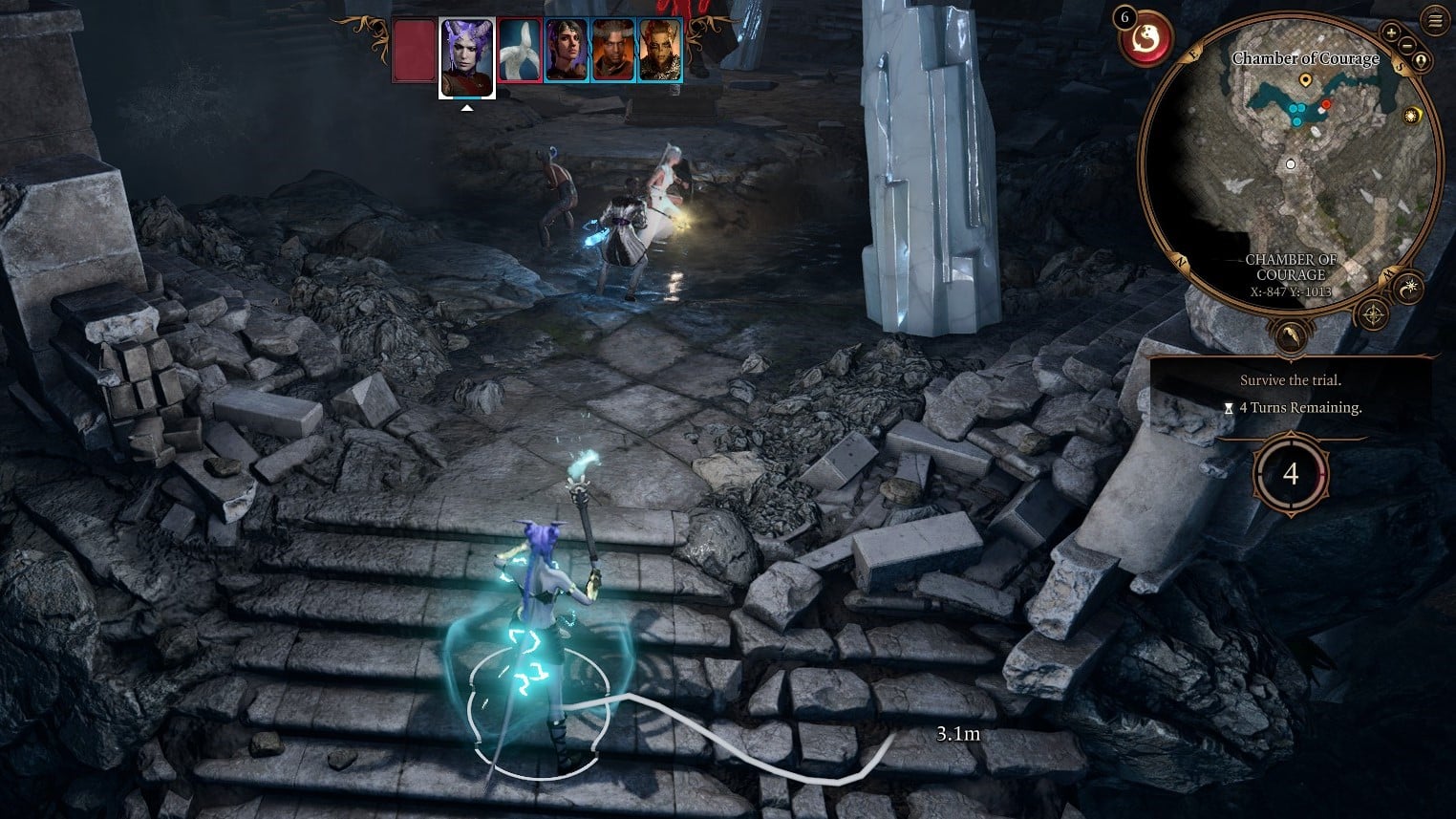Select the white creature enemy portrait
This screenshot has height=819, width=1456.
pyautogui.click(x=520, y=50)
